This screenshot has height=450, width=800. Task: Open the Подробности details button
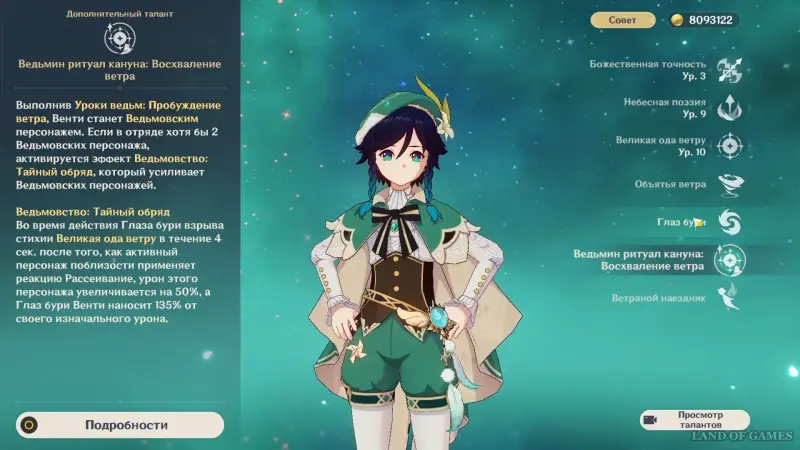coord(120,424)
